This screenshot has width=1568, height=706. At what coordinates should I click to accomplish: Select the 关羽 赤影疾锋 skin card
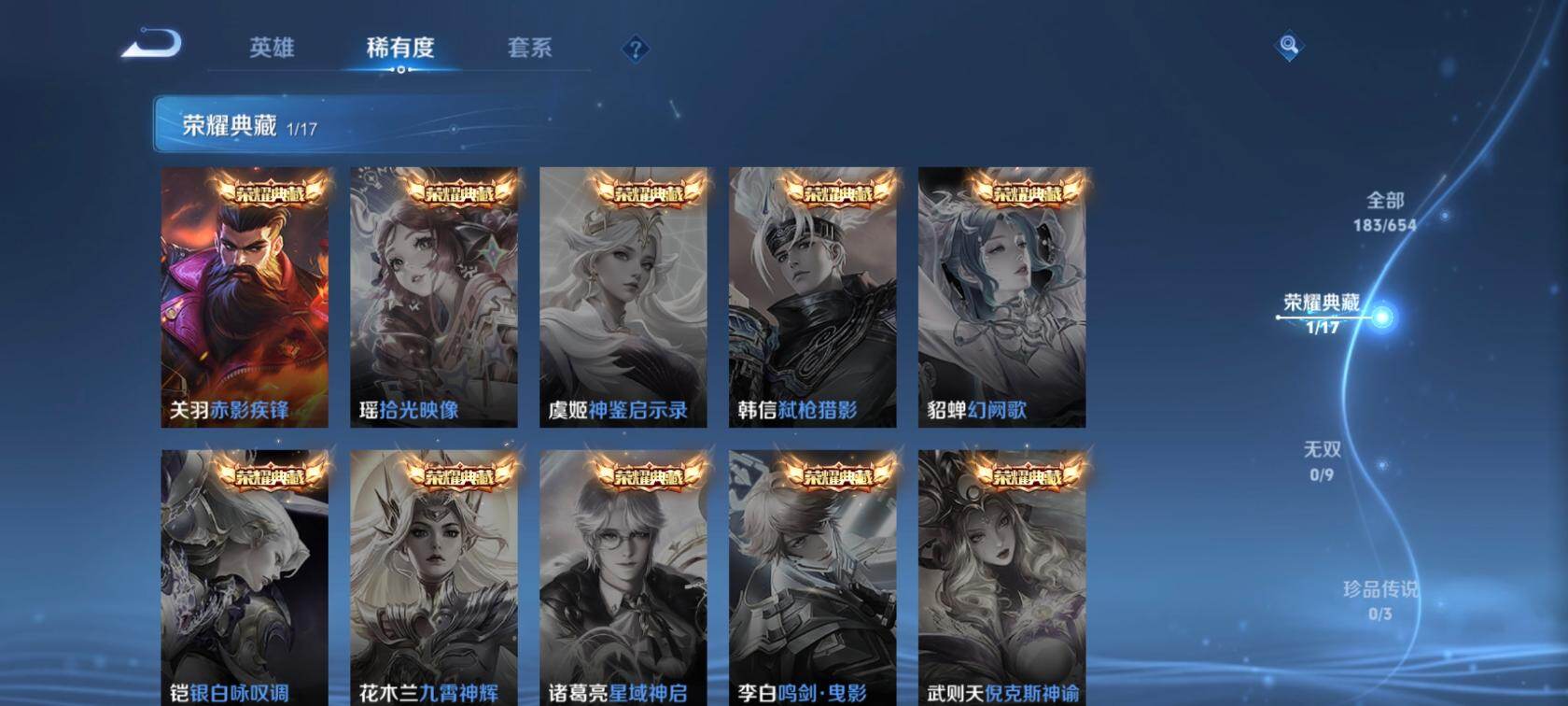coord(245,297)
